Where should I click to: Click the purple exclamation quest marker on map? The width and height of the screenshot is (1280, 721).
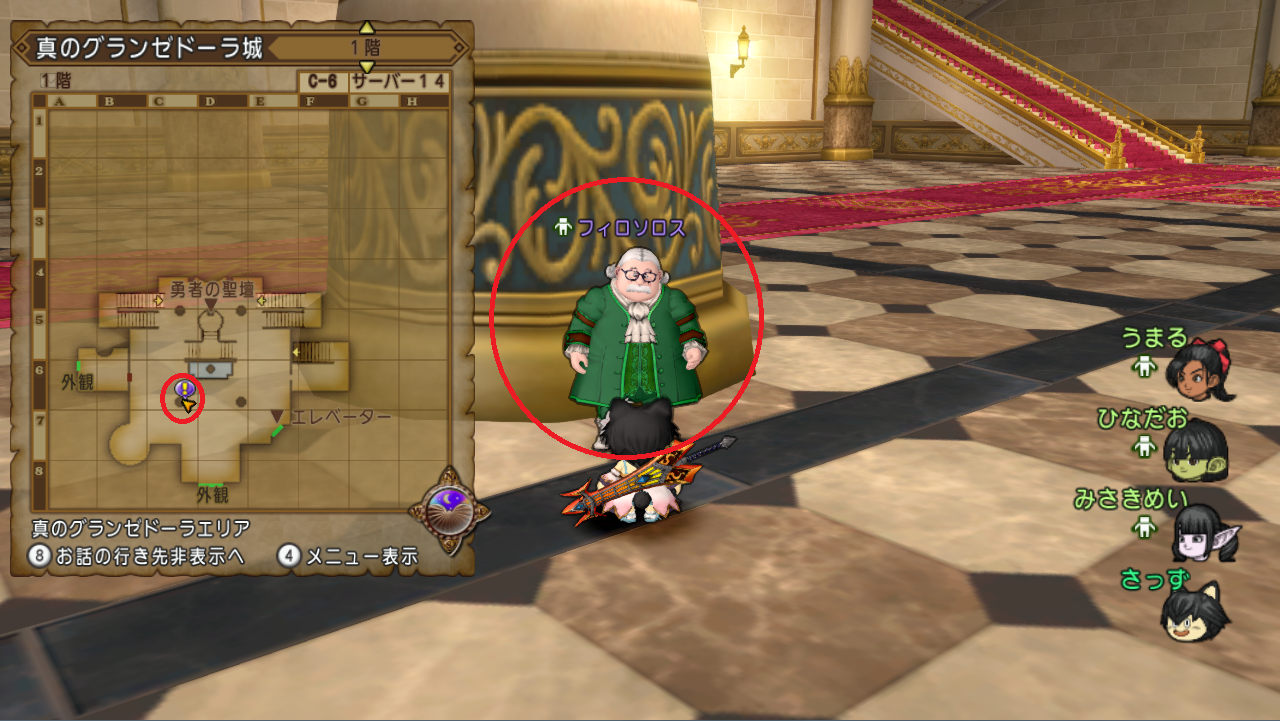(x=183, y=387)
